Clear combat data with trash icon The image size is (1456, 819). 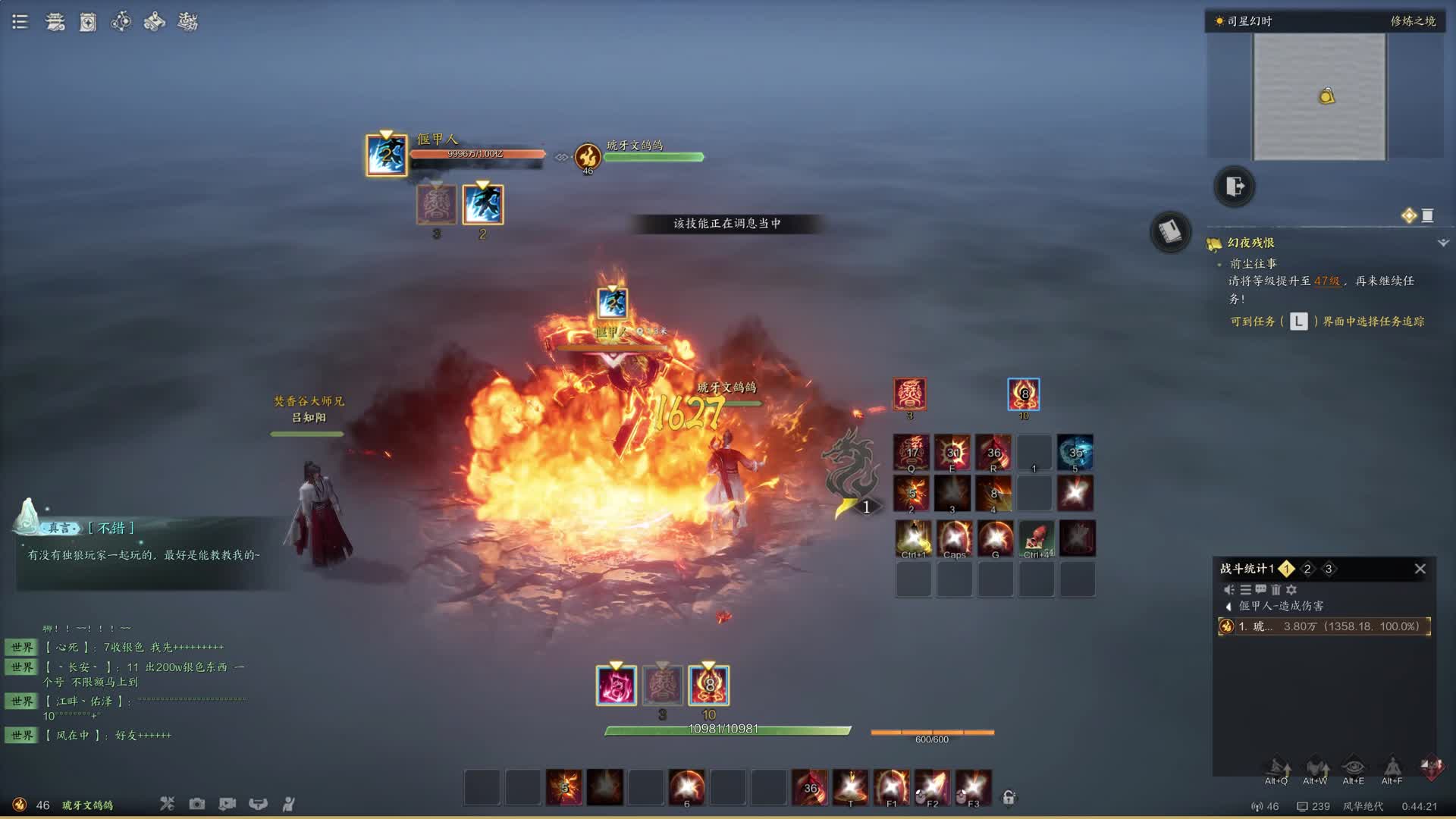click(1276, 589)
